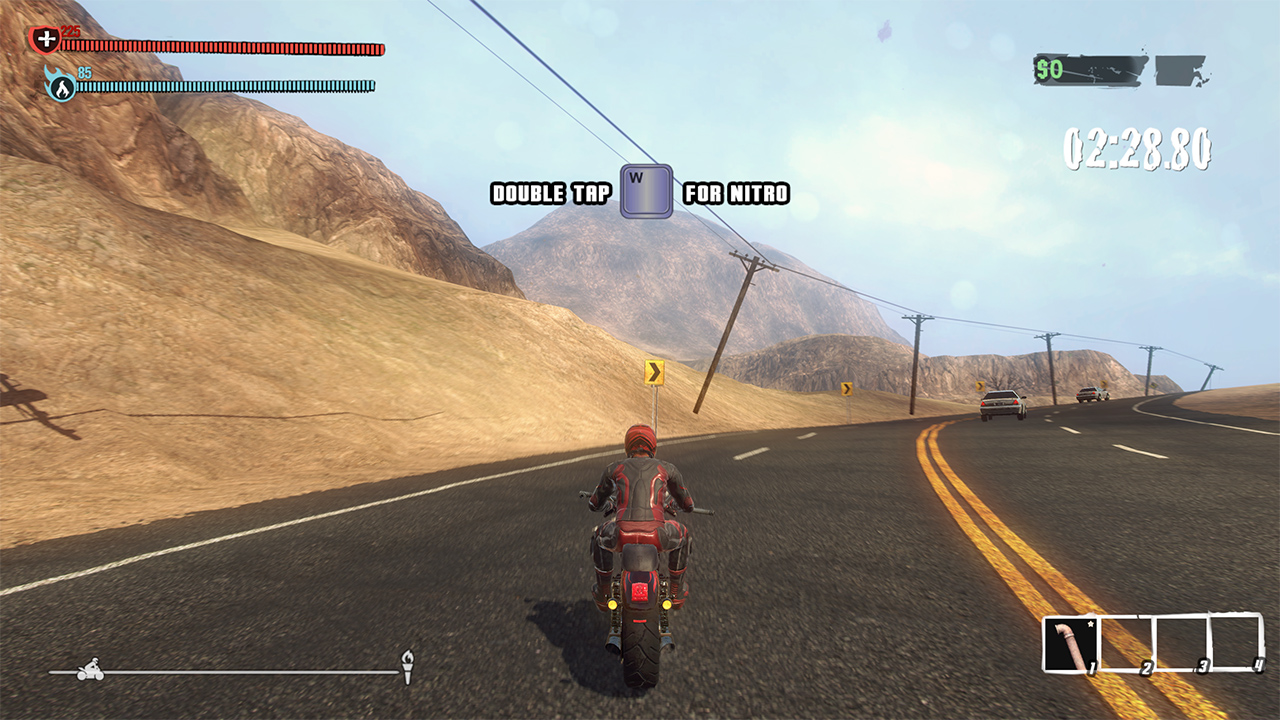Click the motorcycle marker on the progress track
This screenshot has width=1280, height=720.
tap(90, 669)
